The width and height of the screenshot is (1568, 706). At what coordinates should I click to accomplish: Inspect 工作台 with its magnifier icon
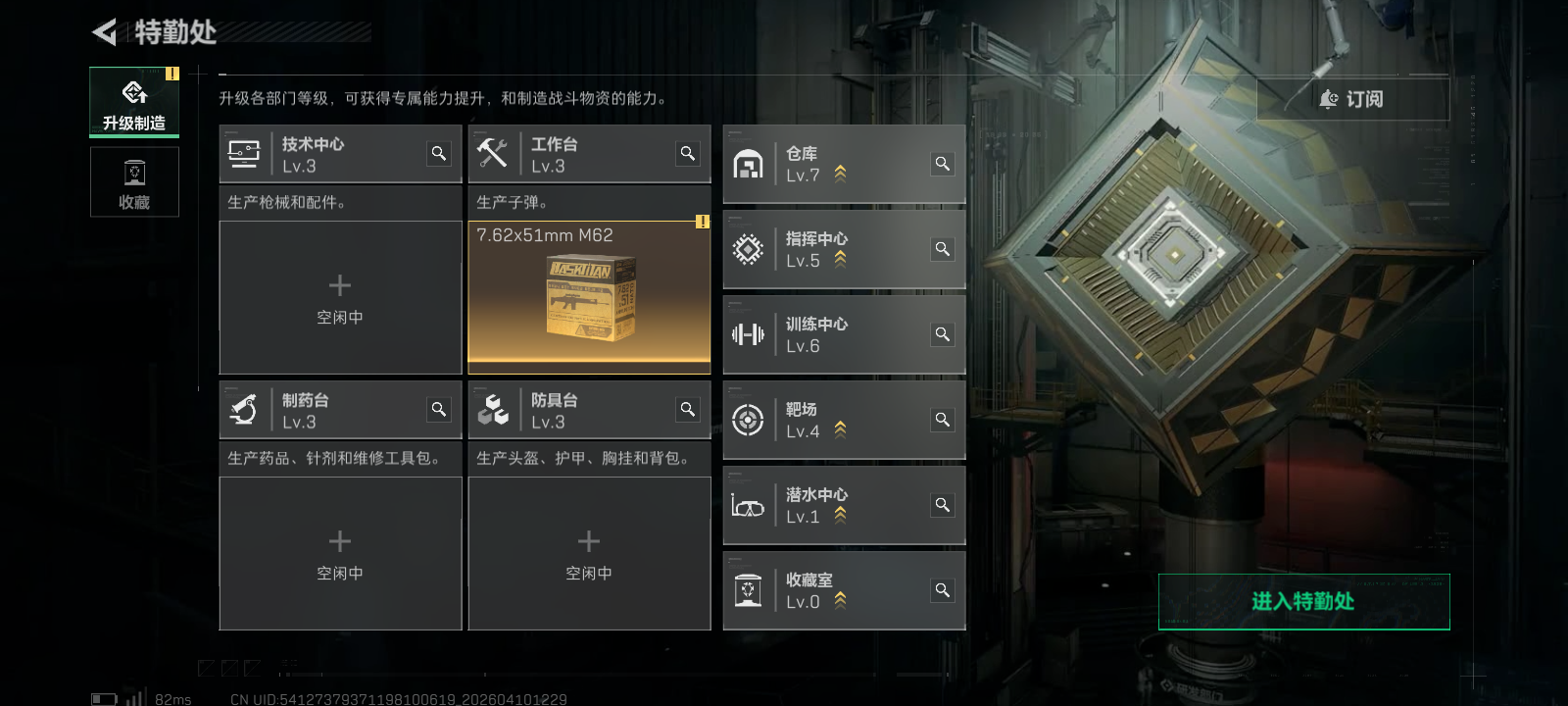pos(688,154)
